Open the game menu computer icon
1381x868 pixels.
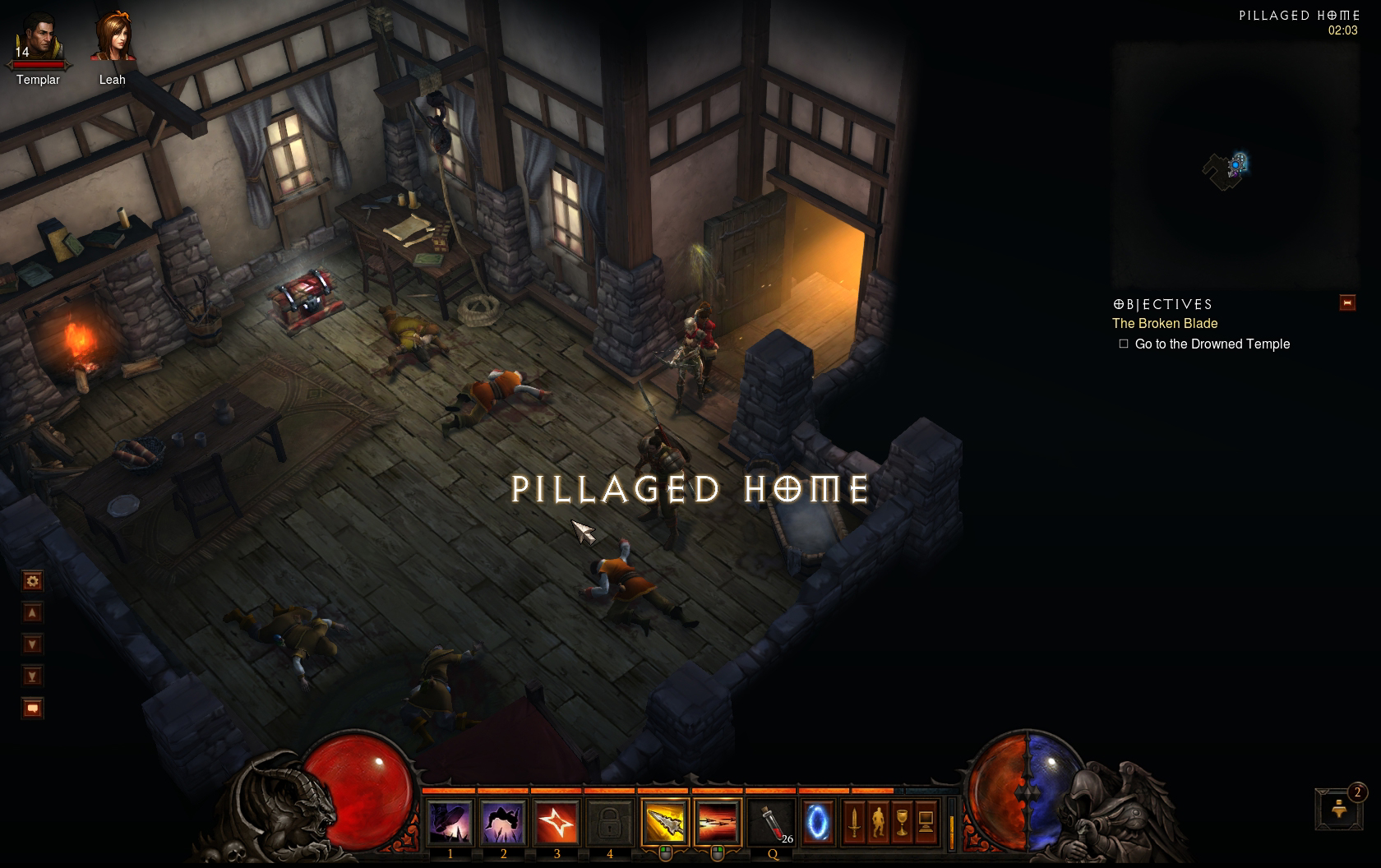[x=926, y=821]
